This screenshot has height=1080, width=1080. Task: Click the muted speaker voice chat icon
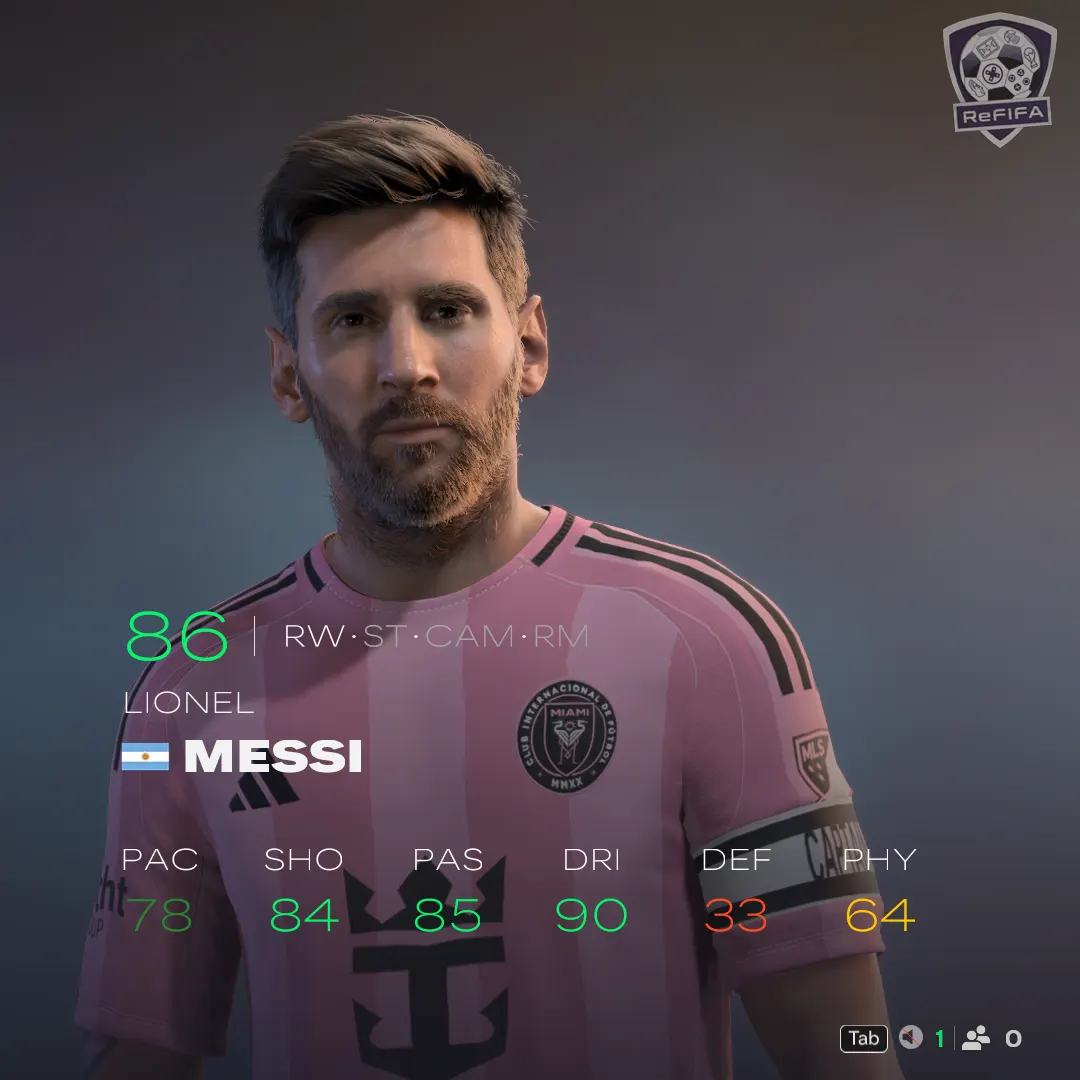pos(910,1038)
